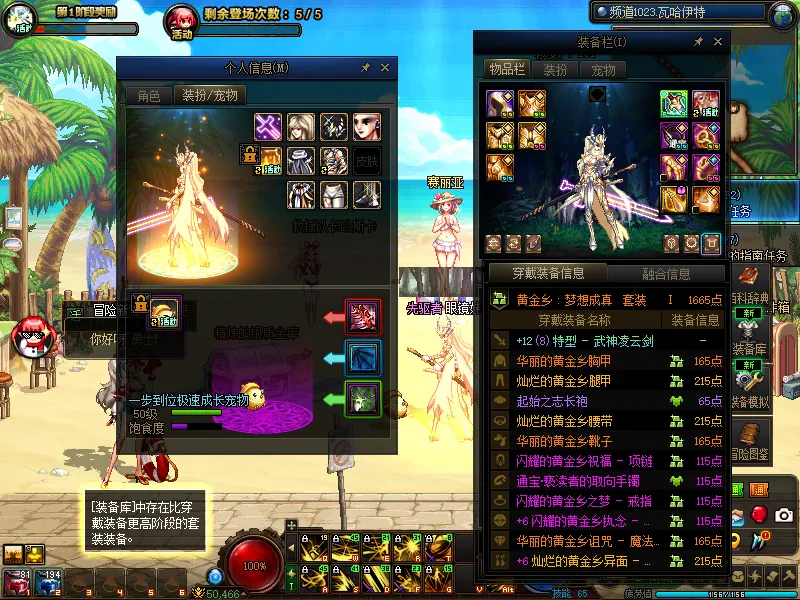The width and height of the screenshot is (800, 600).
Task: Show the 融合信息 tab
Action: (664, 273)
